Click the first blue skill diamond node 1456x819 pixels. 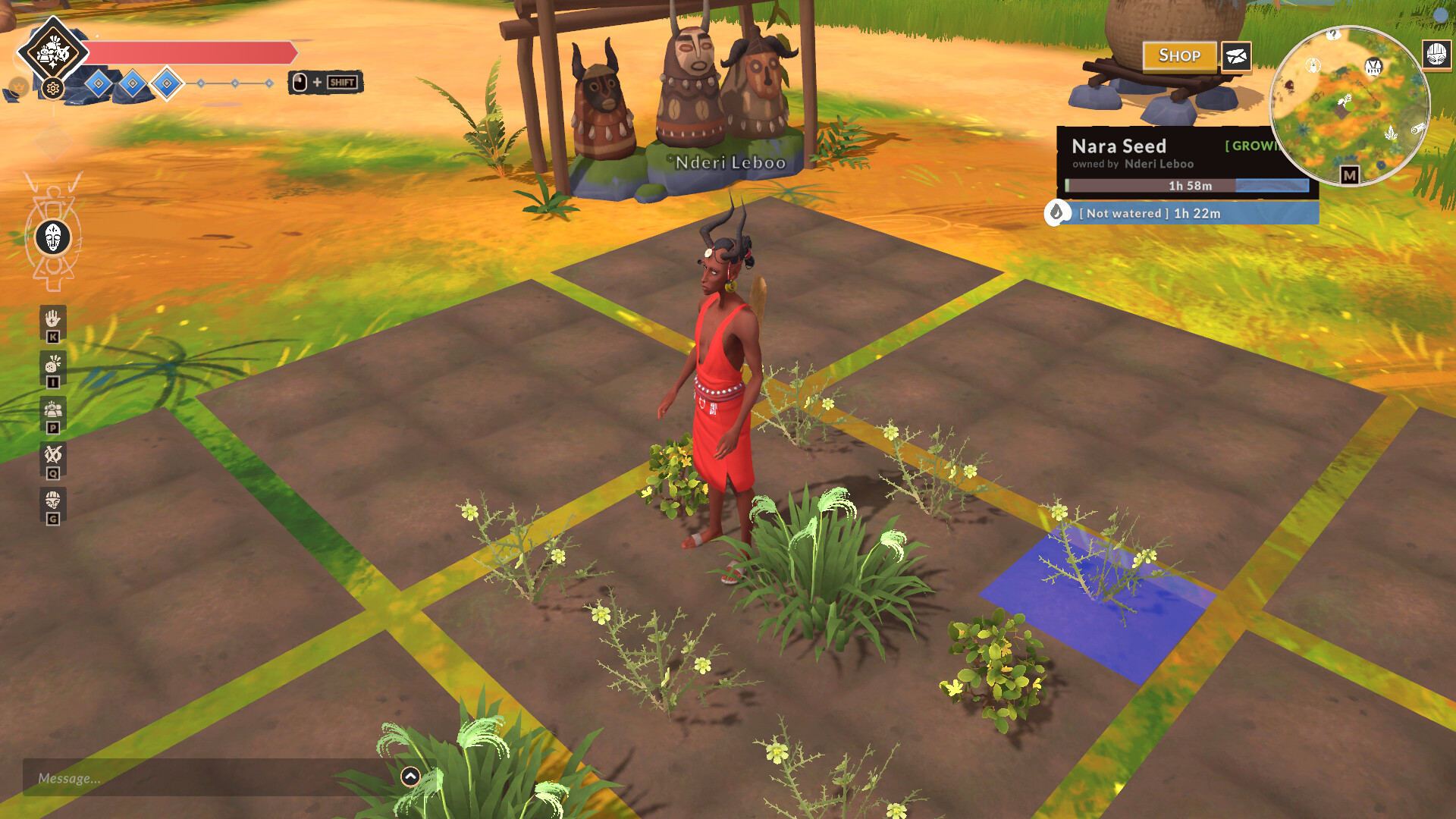97,83
